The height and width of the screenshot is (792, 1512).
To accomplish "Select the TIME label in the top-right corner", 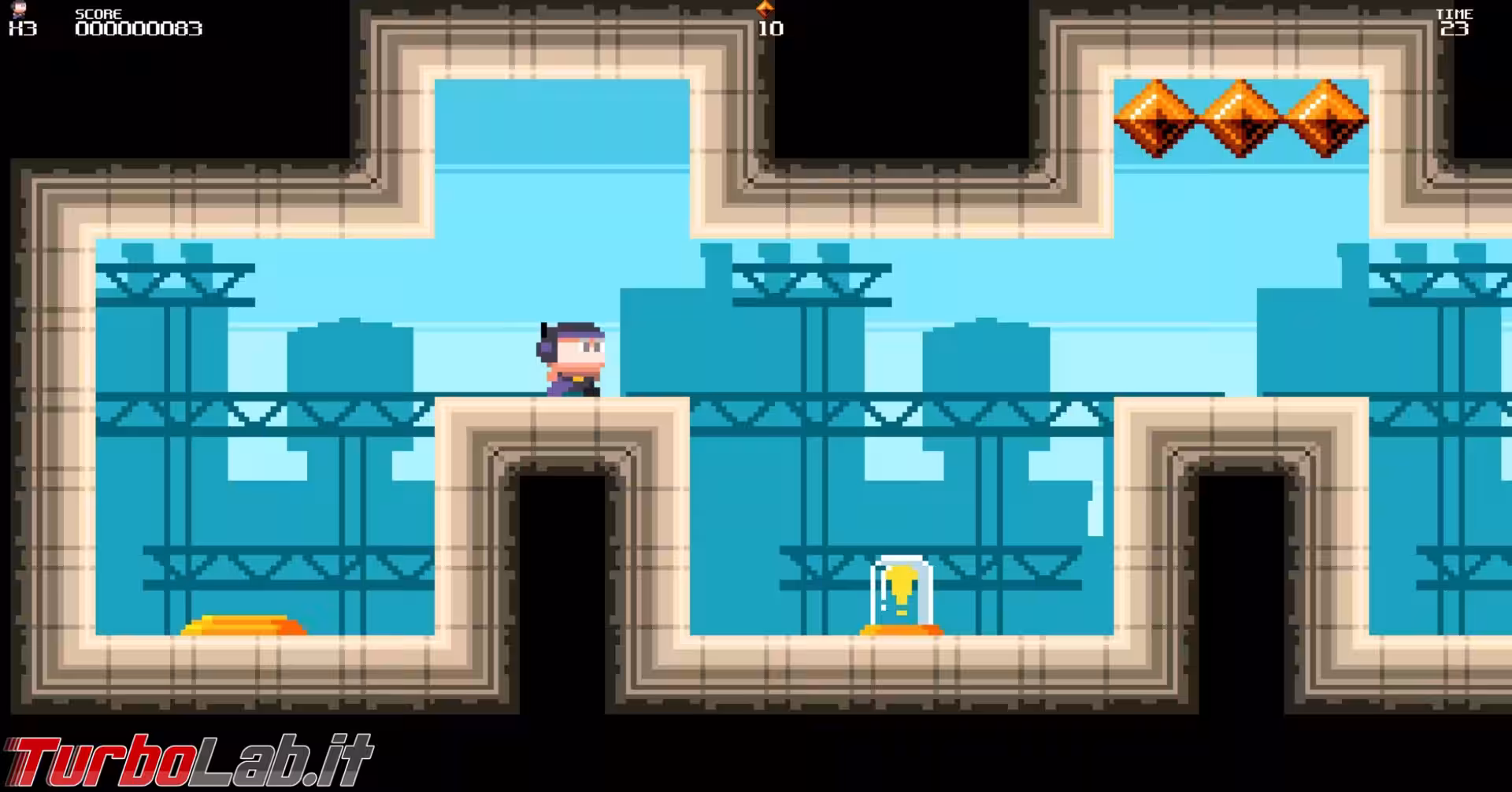I will tap(1456, 13).
